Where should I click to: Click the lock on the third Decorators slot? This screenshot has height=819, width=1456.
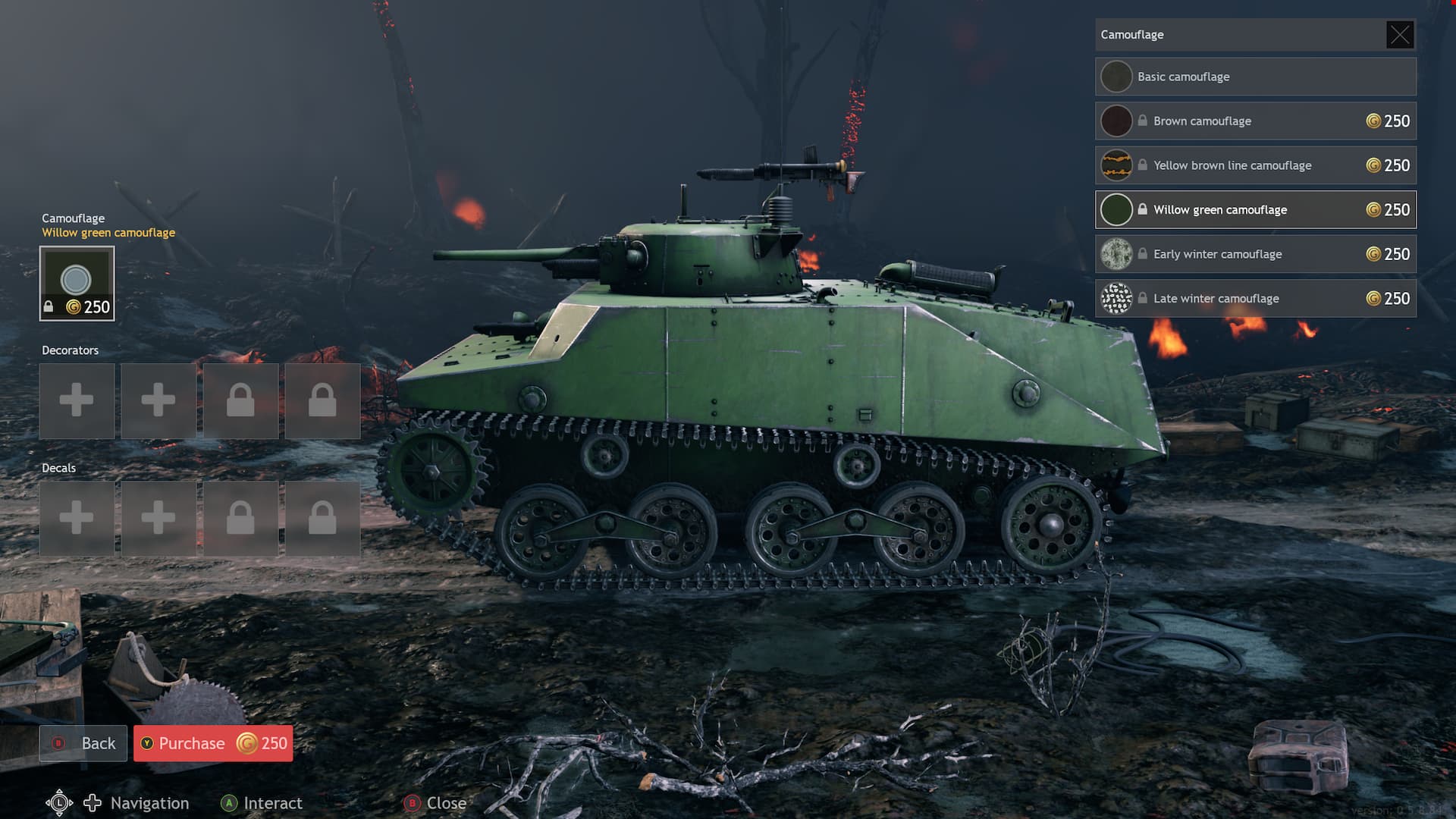click(x=240, y=401)
